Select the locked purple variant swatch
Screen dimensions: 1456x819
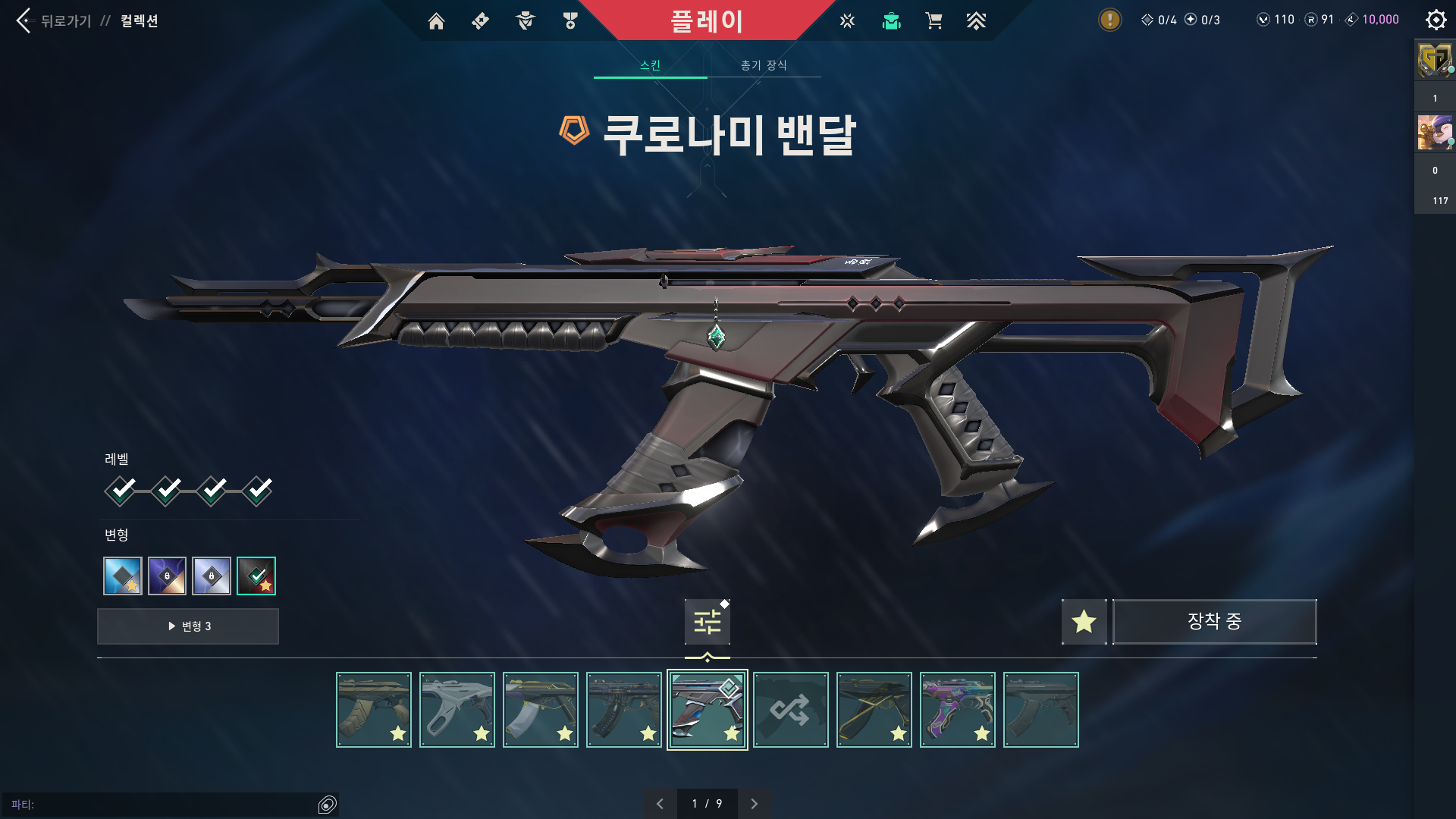(167, 576)
